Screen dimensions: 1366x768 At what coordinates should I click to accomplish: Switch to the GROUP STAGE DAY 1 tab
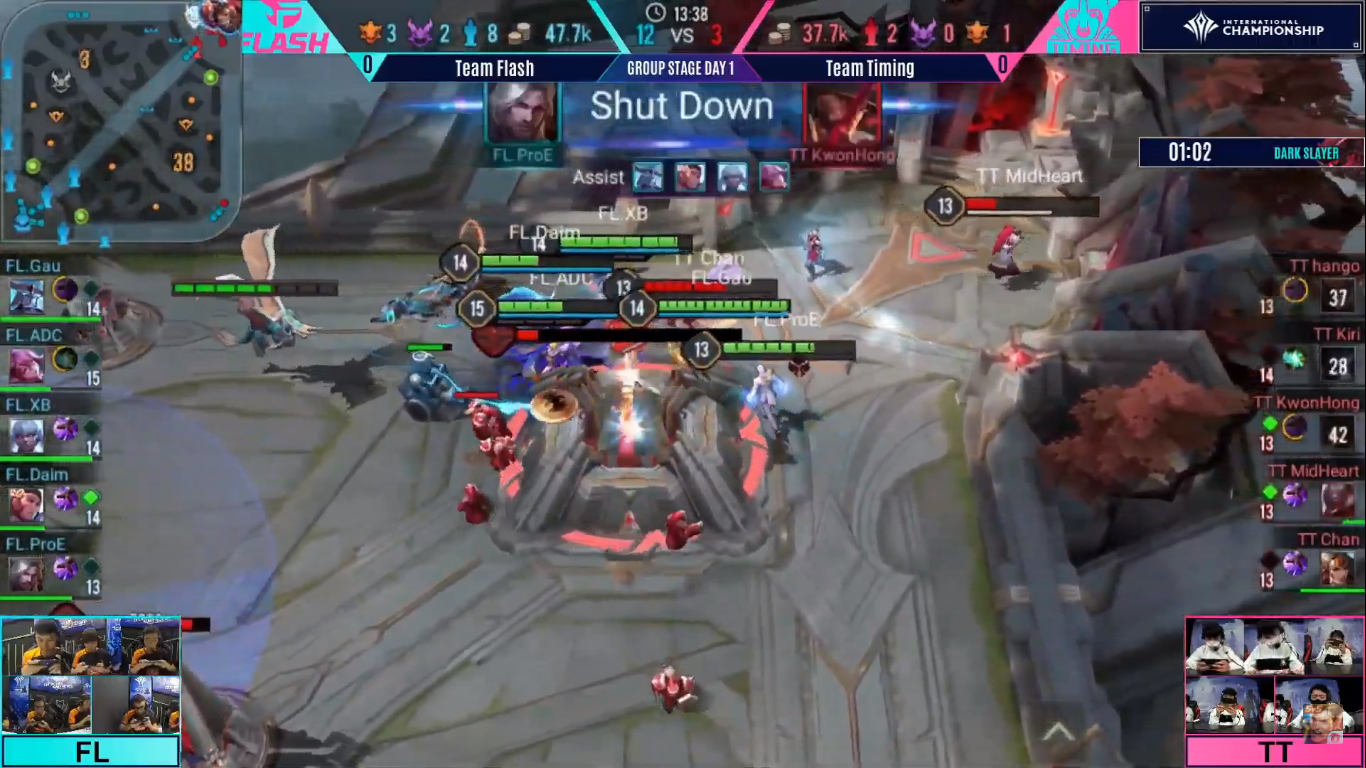[x=683, y=68]
